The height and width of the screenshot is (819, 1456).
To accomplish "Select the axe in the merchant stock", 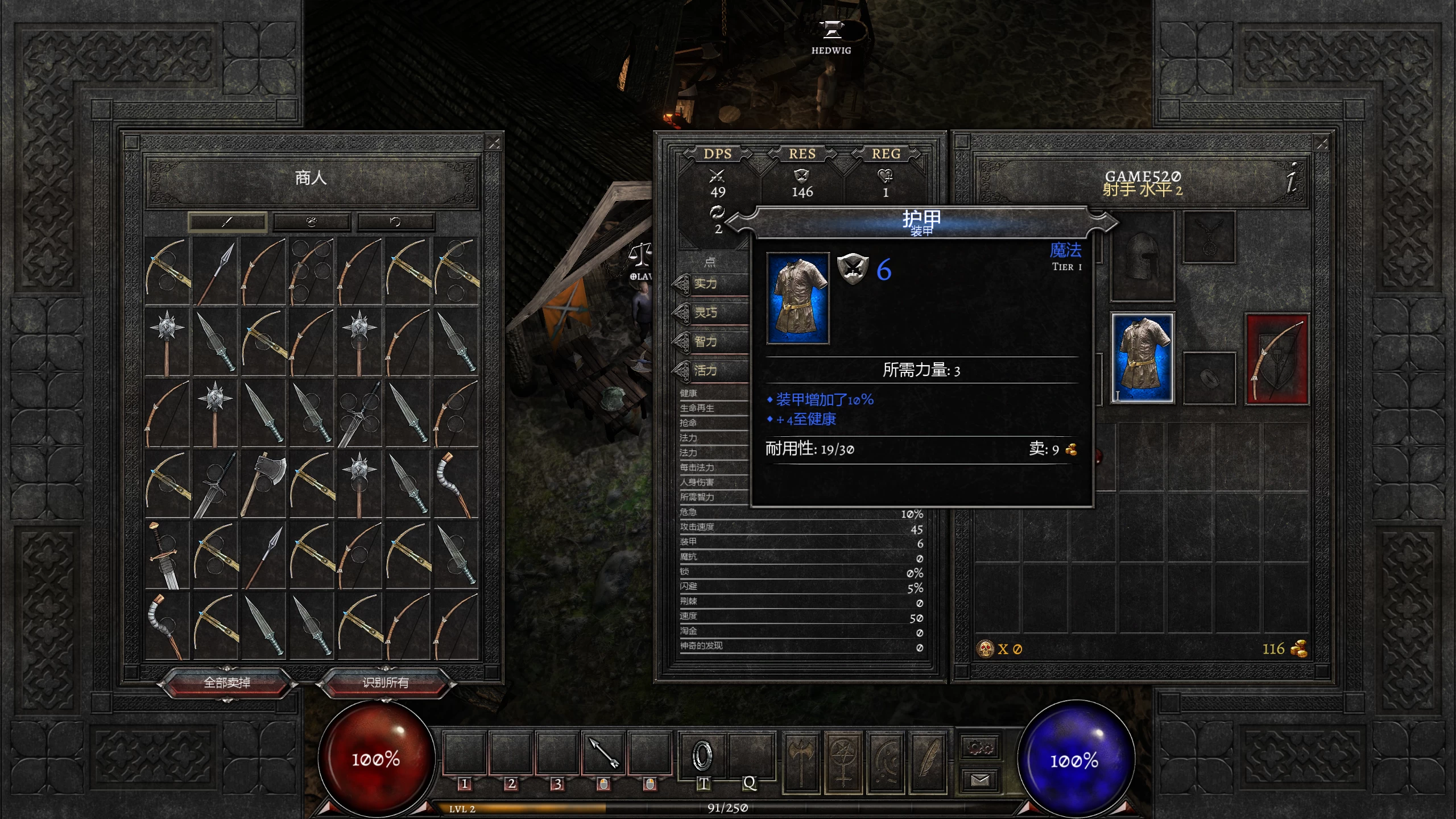I will 264,483.
